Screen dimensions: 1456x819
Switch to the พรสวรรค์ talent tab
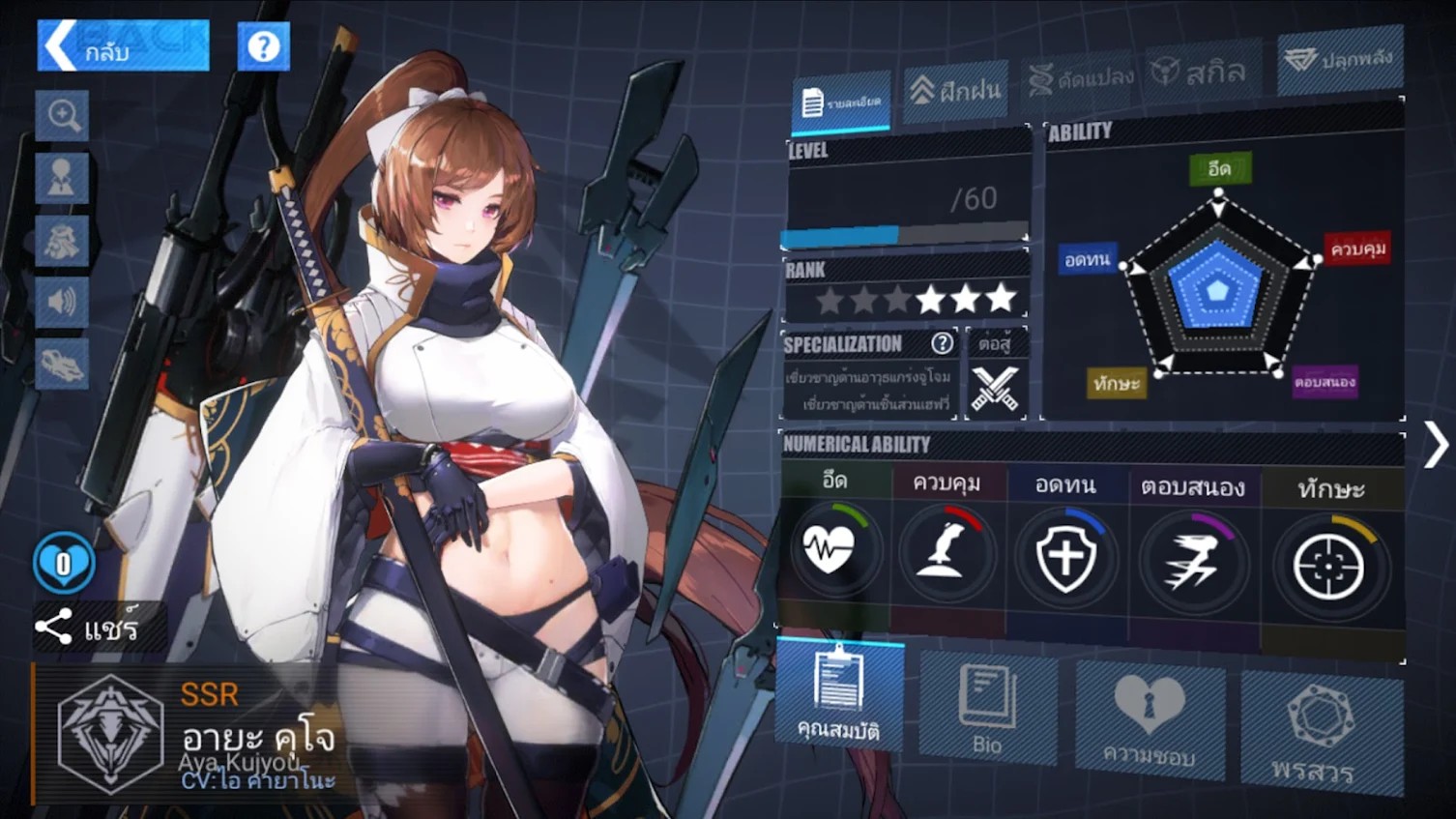1319,733
